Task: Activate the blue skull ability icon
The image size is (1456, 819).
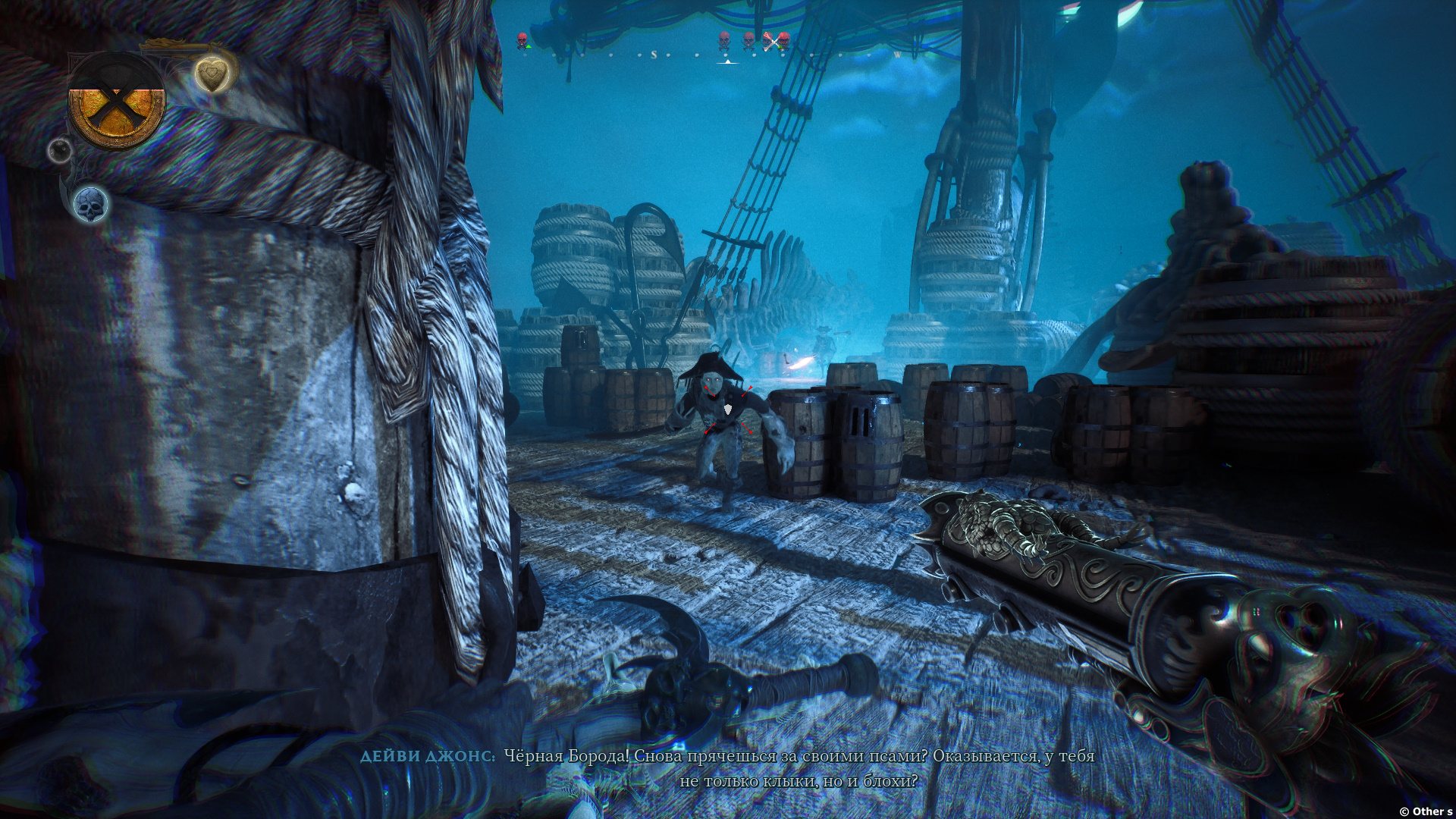Action: pyautogui.click(x=91, y=204)
